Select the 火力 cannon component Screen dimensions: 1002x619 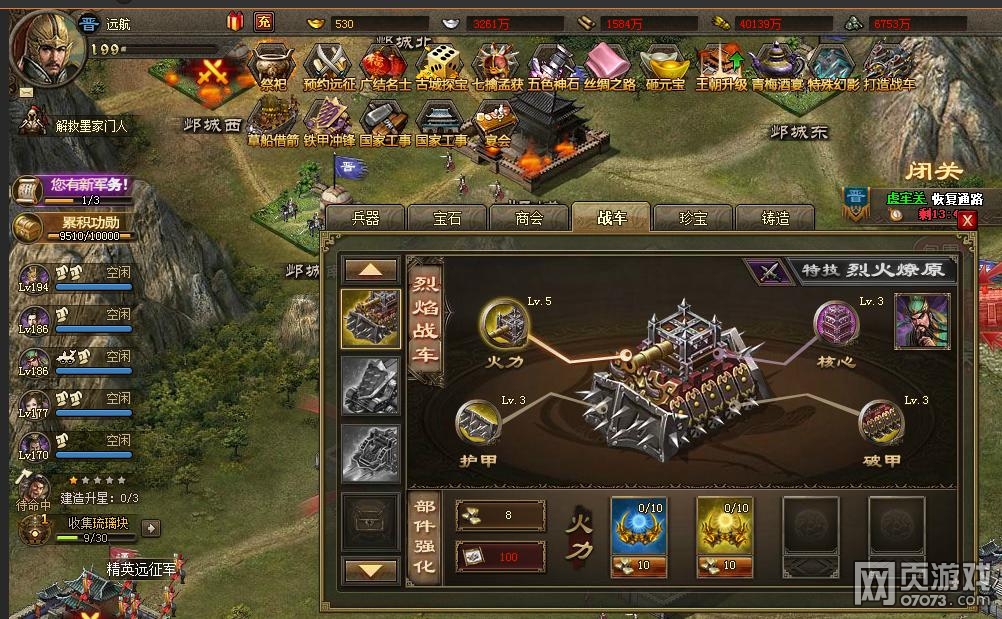tap(502, 322)
